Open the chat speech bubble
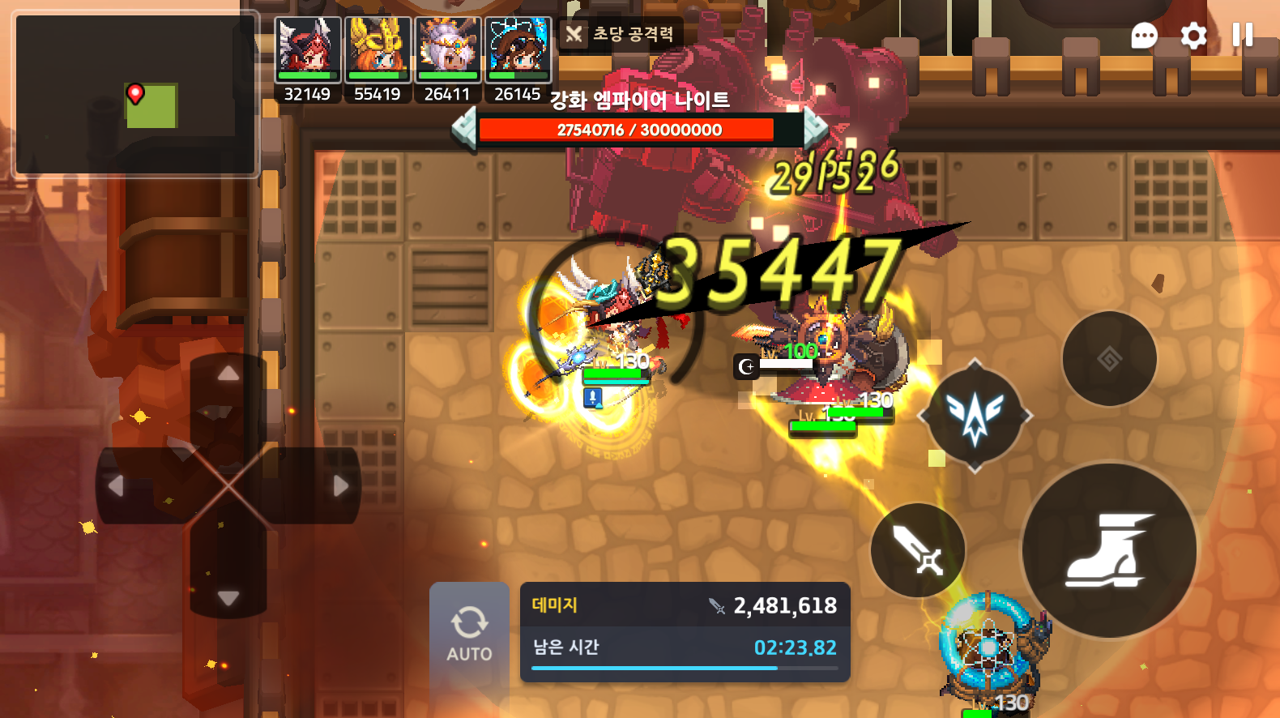 tap(1145, 36)
